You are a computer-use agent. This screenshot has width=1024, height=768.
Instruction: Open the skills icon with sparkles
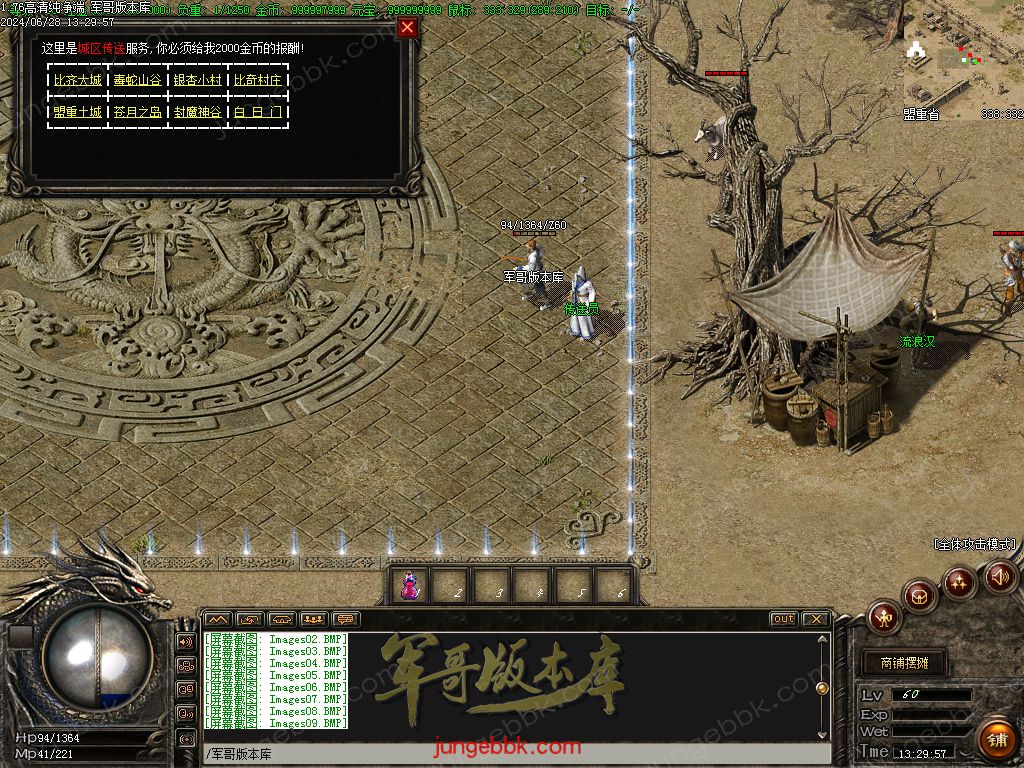[960, 582]
